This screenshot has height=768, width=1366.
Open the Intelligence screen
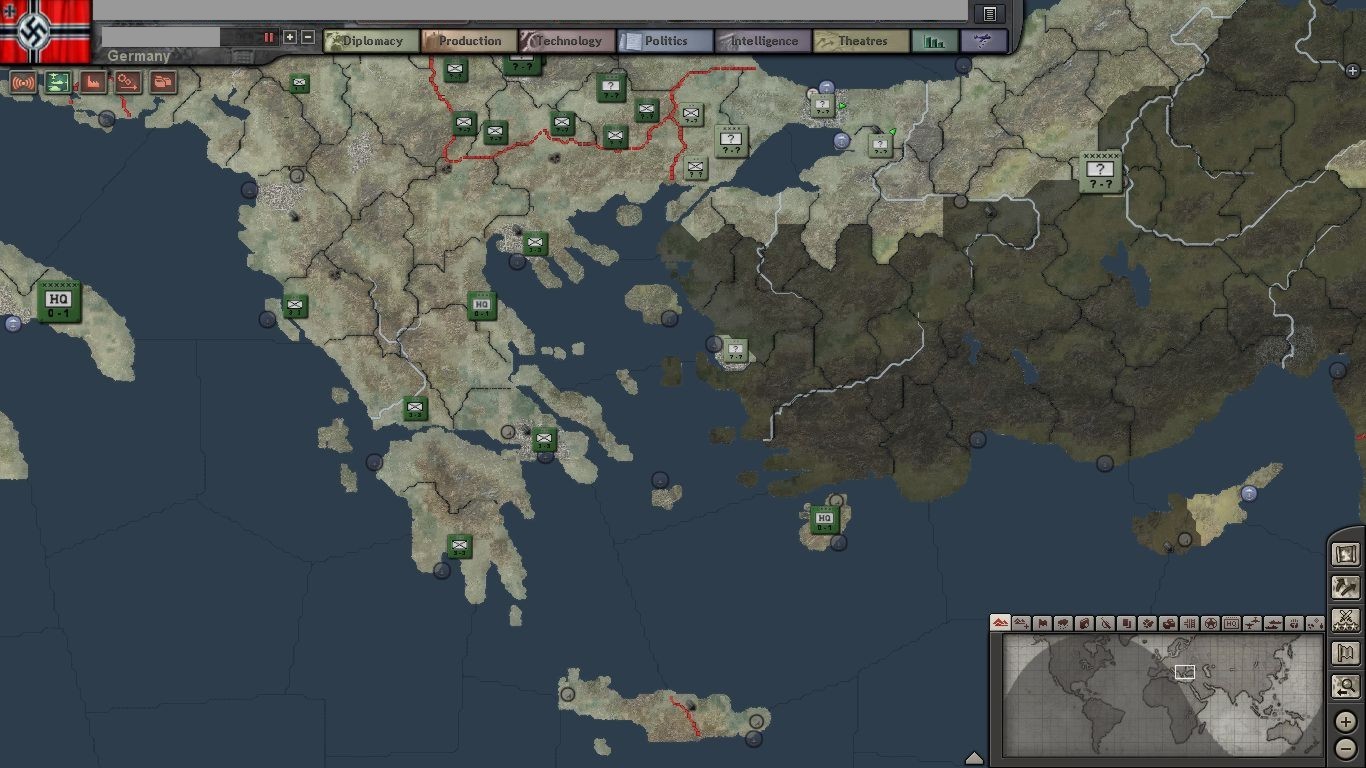(x=763, y=41)
